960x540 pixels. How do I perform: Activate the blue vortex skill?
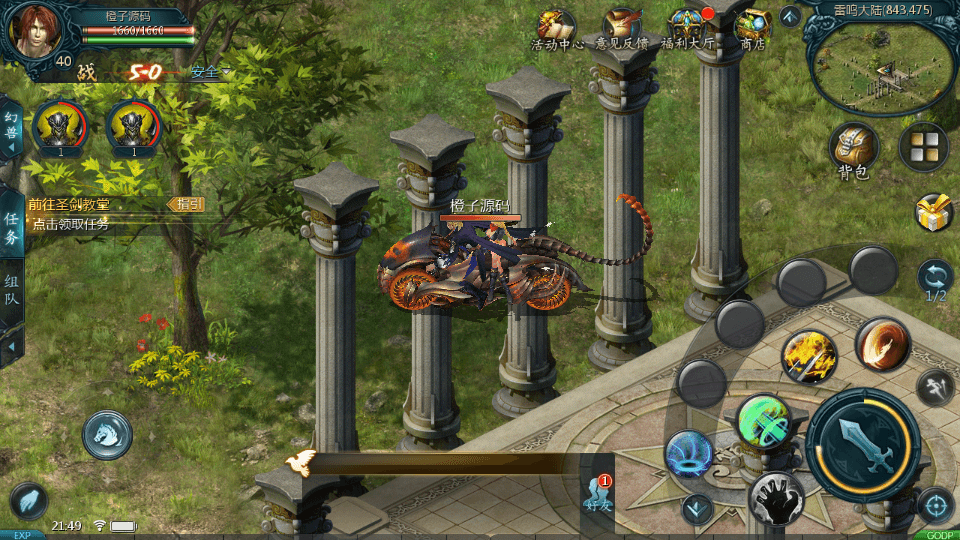689,454
